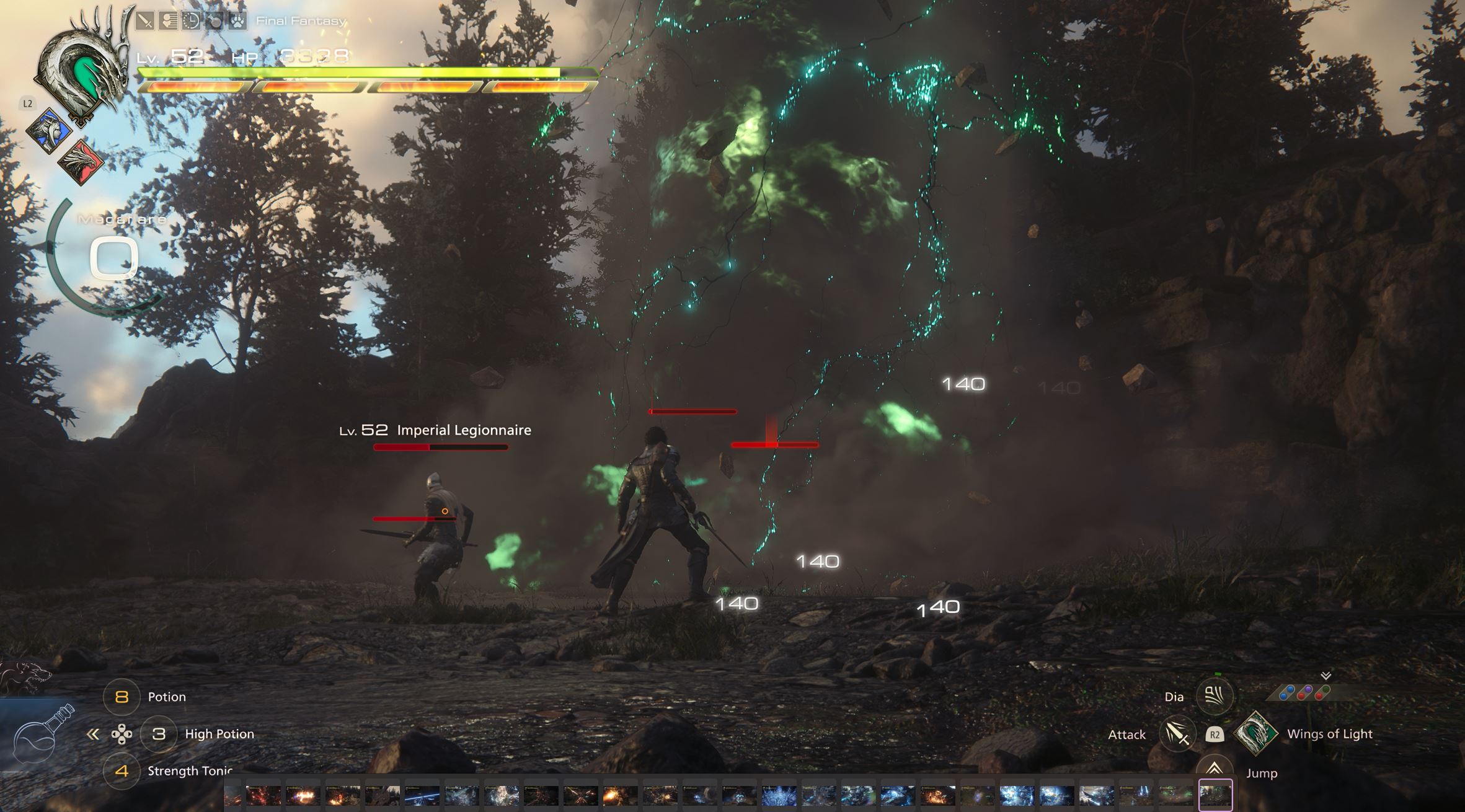Collapse the item shortcuts with the left double chevron

tap(92, 733)
